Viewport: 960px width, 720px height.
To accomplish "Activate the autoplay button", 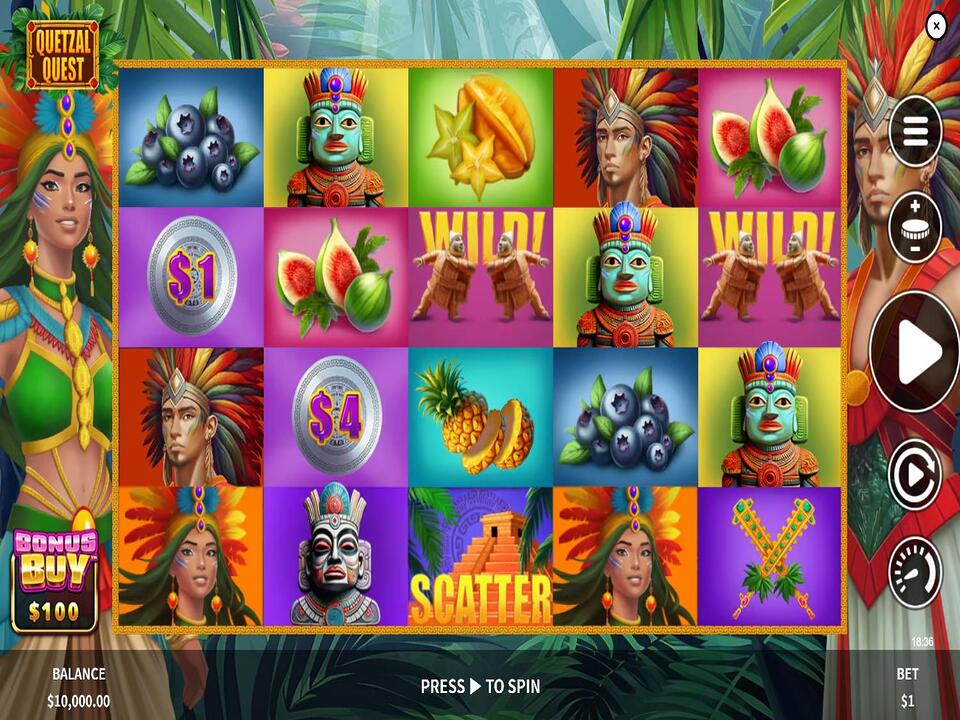I will [915, 474].
